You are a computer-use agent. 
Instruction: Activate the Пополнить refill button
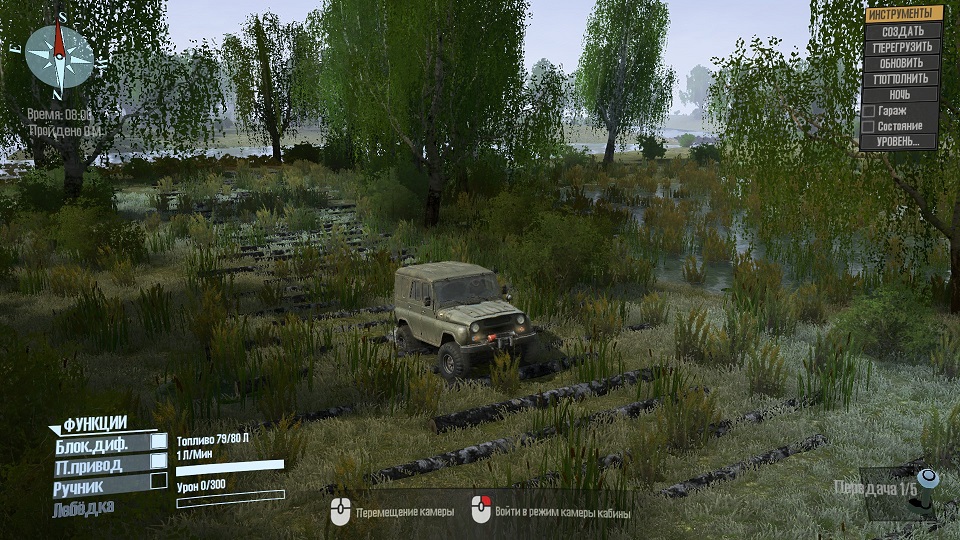point(902,79)
